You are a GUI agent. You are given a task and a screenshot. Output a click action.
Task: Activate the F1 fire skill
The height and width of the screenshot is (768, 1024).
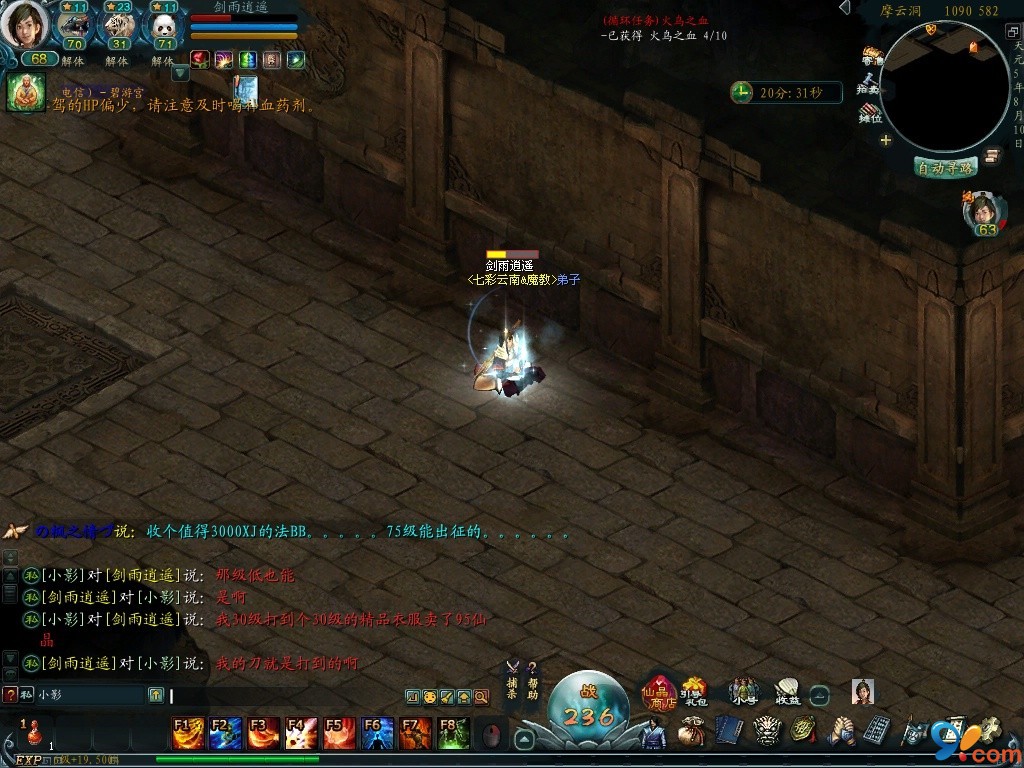(188, 734)
